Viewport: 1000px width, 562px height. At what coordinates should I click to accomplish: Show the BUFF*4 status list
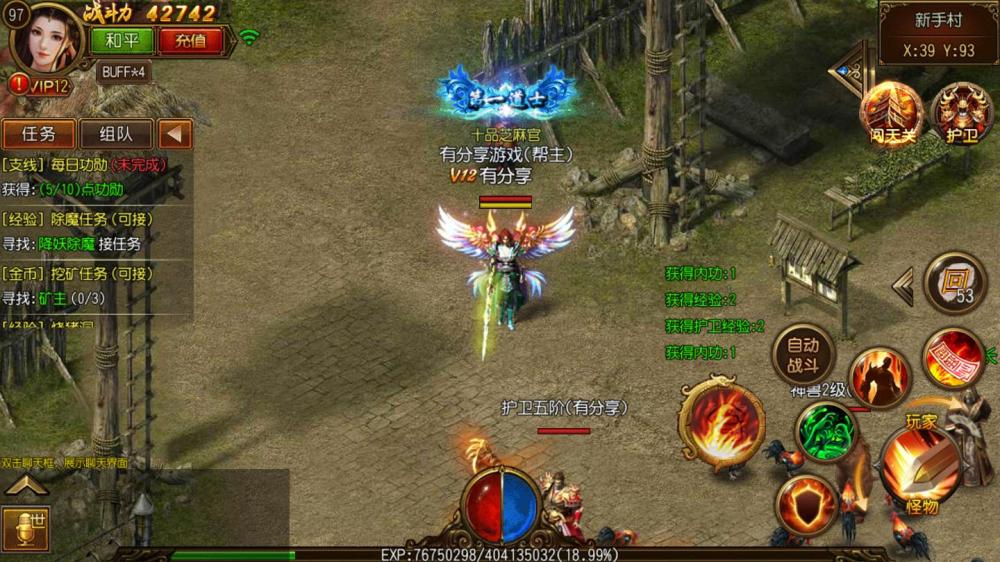(x=124, y=72)
